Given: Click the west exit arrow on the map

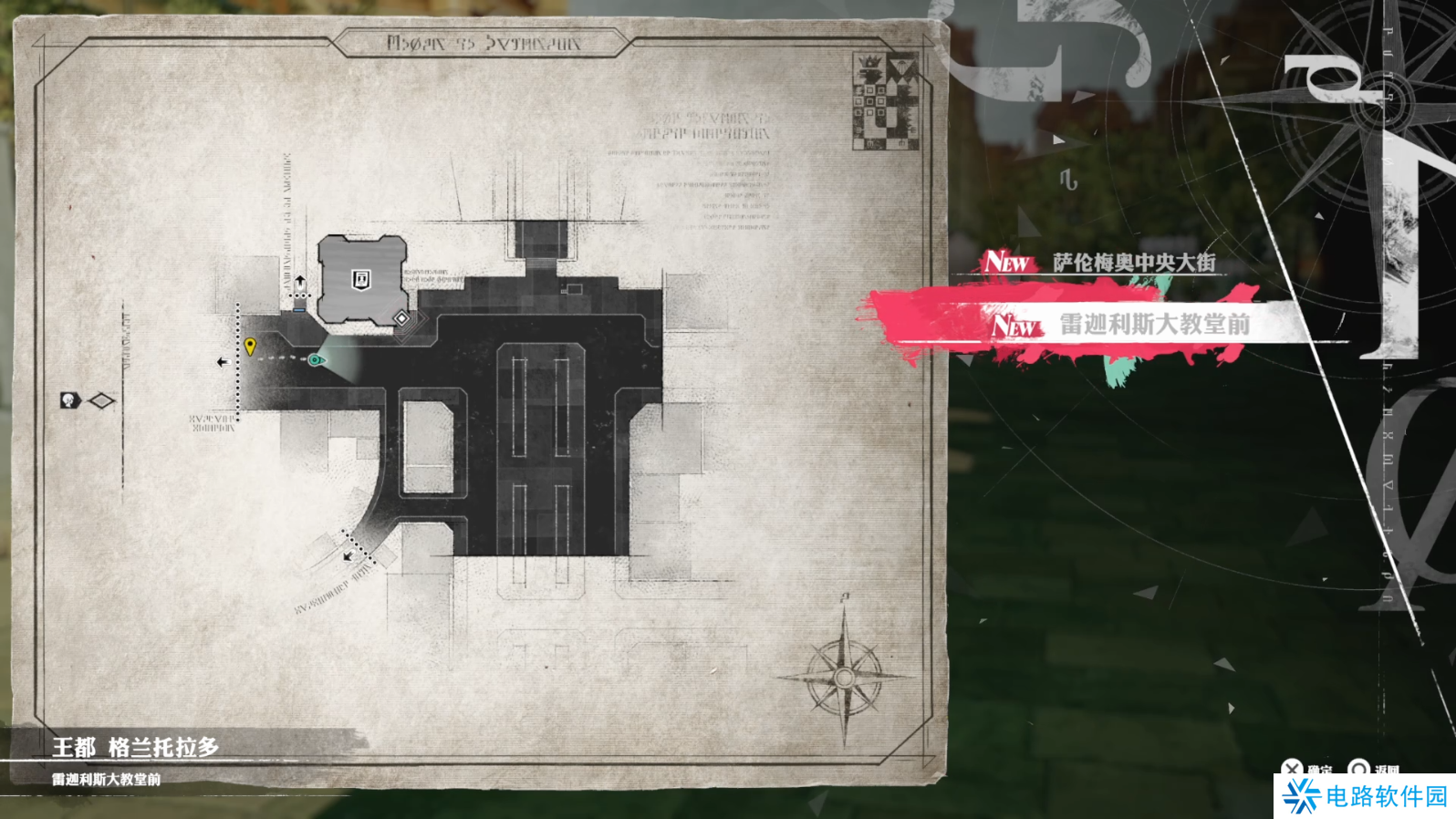Looking at the screenshot, I should [x=222, y=362].
